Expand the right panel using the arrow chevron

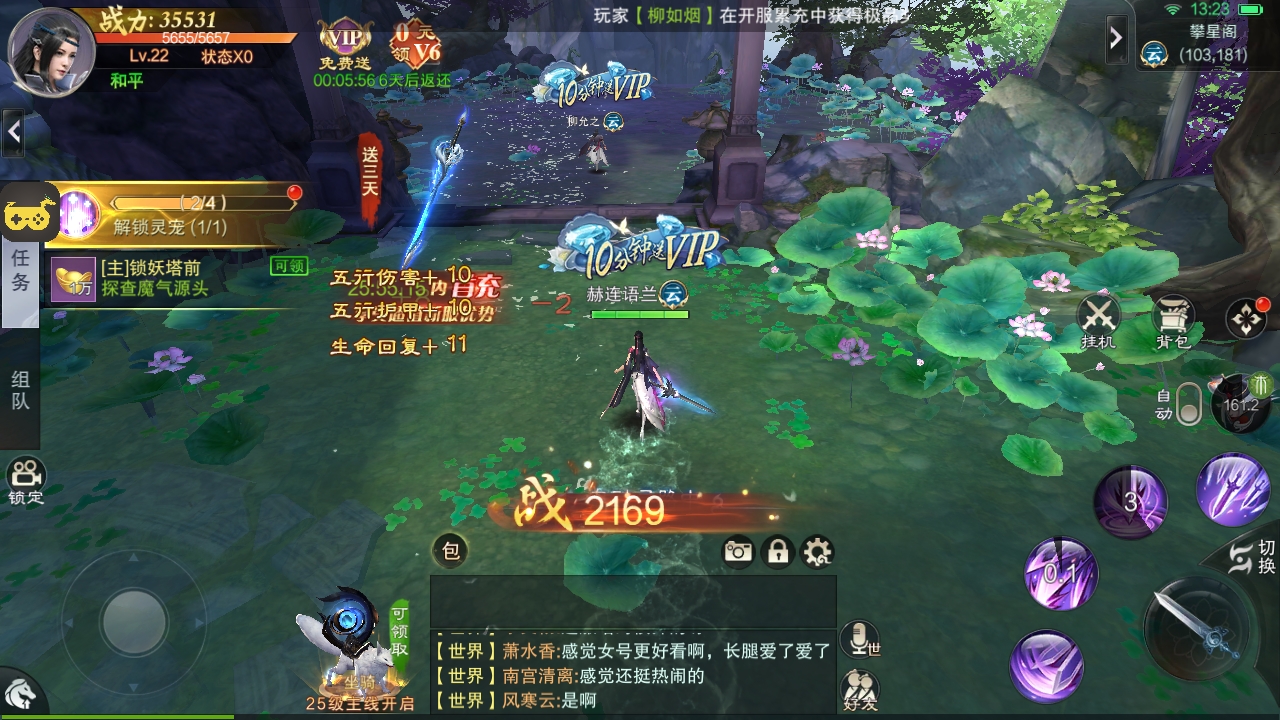tap(1116, 36)
